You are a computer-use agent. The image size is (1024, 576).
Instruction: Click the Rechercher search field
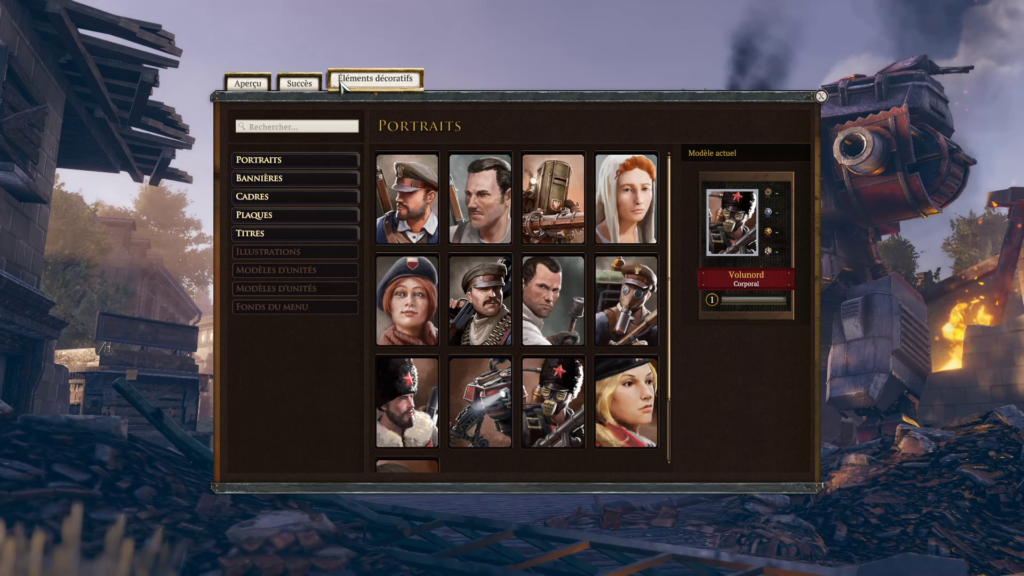297,127
